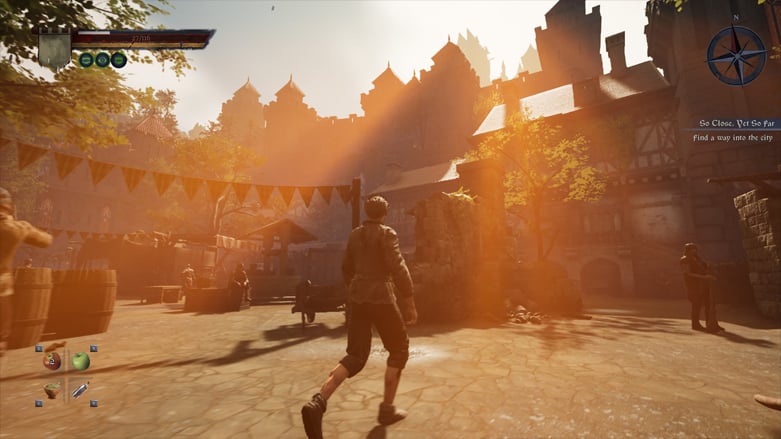
Task: Select the red apple quick slot
Action: click(x=52, y=361)
